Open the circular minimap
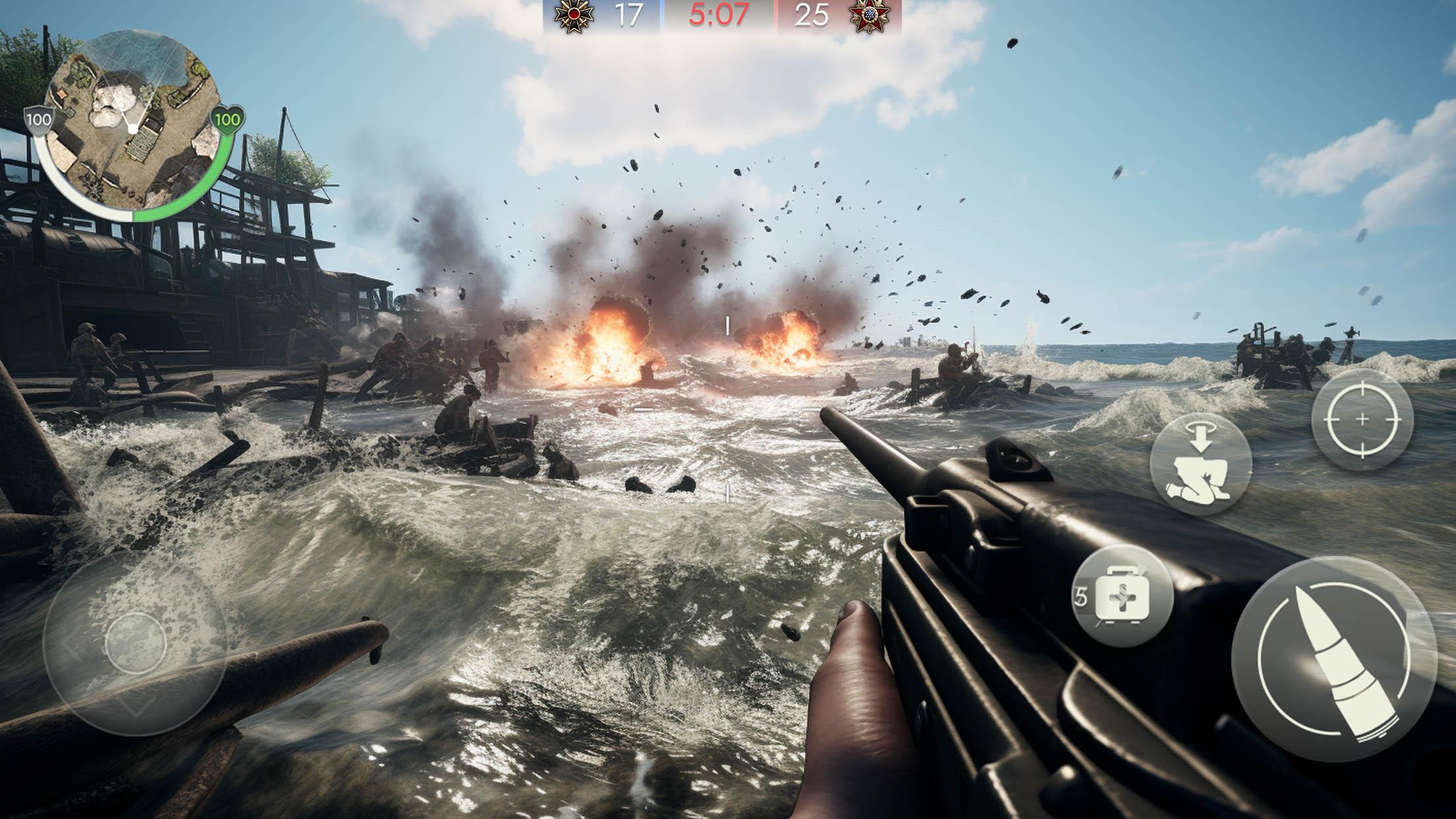Viewport: 1456px width, 819px height. click(134, 125)
